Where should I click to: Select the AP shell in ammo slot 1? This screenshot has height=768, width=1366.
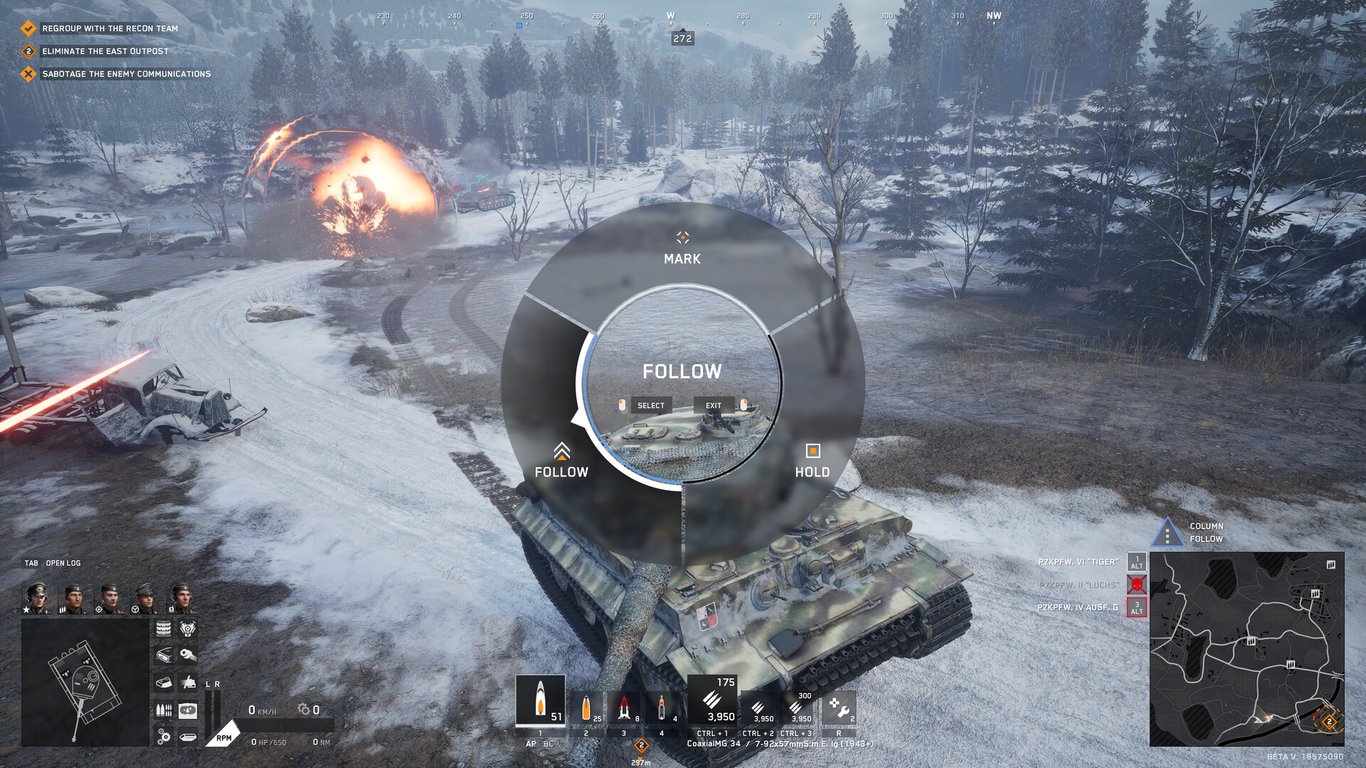point(540,700)
